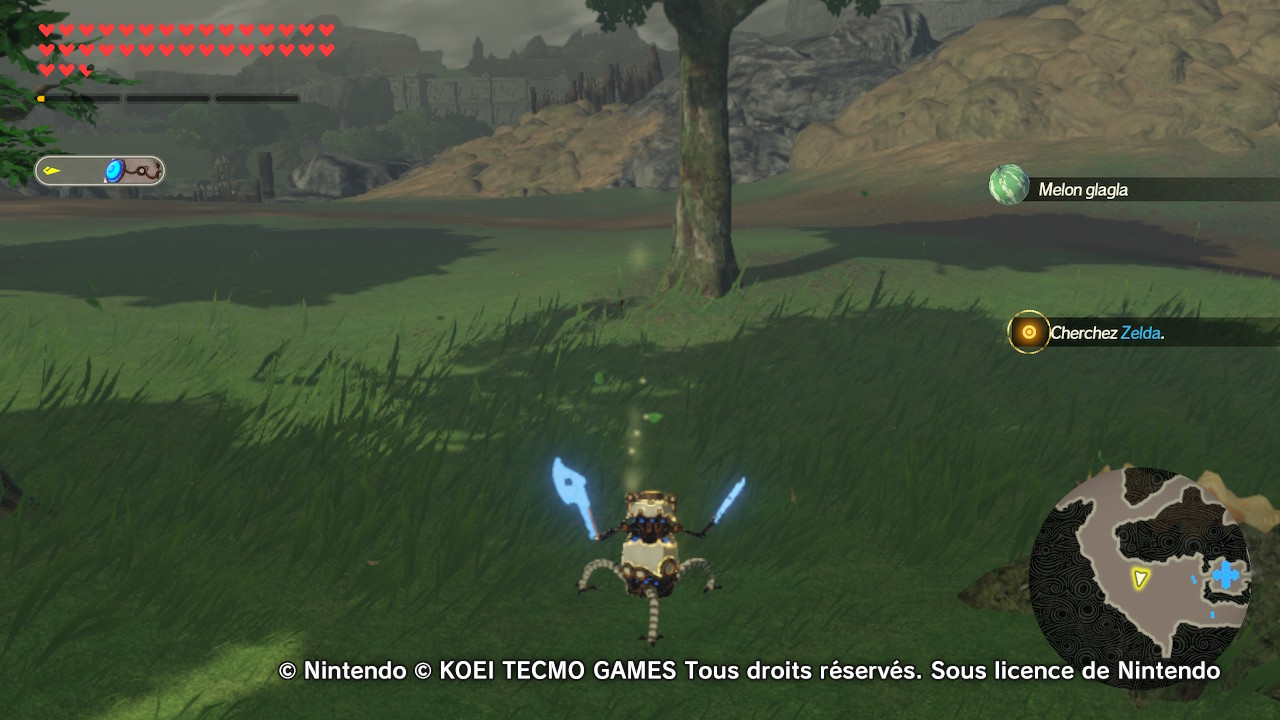
Task: Select the blue rune gauge icon
Action: [x=115, y=171]
